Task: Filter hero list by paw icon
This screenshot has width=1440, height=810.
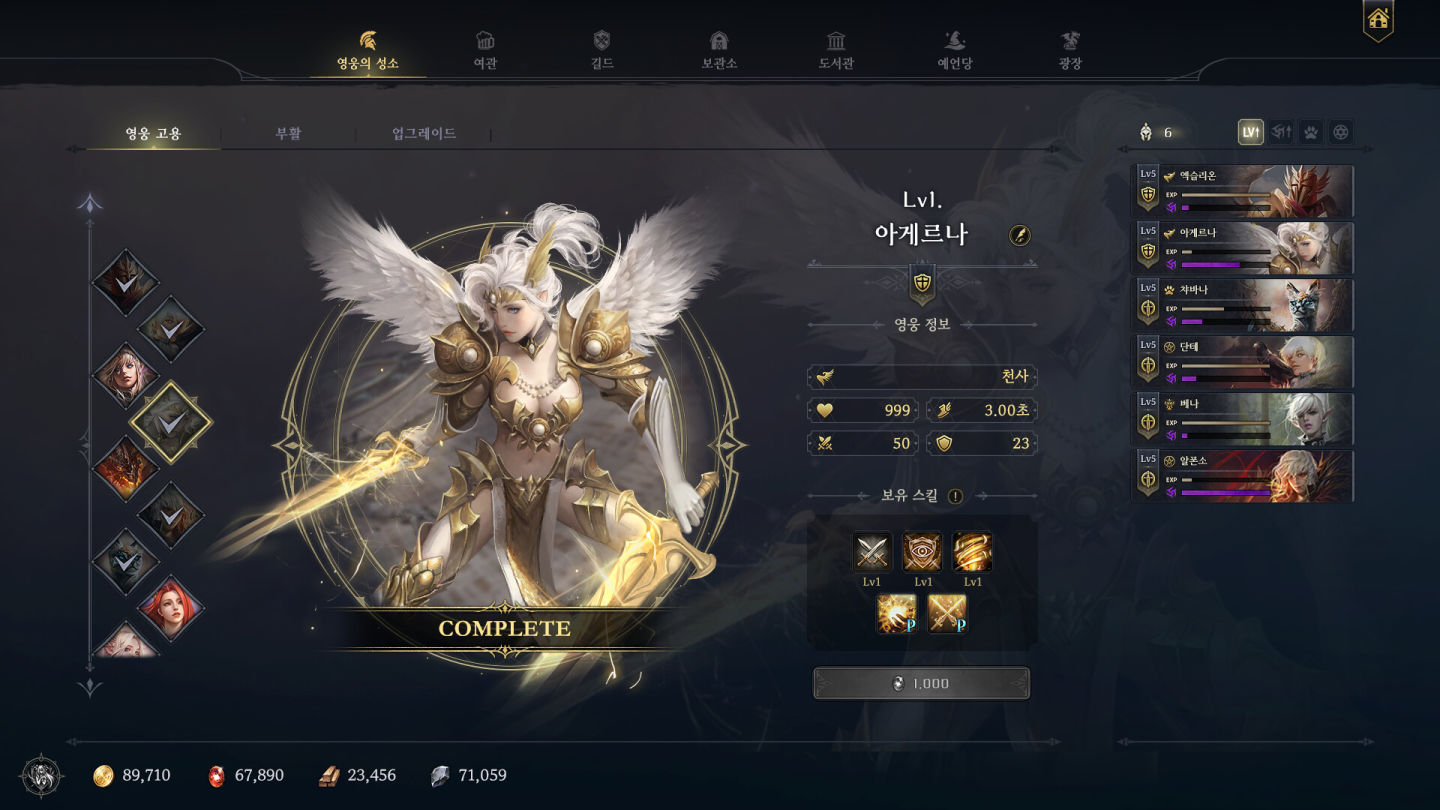Action: click(1310, 132)
